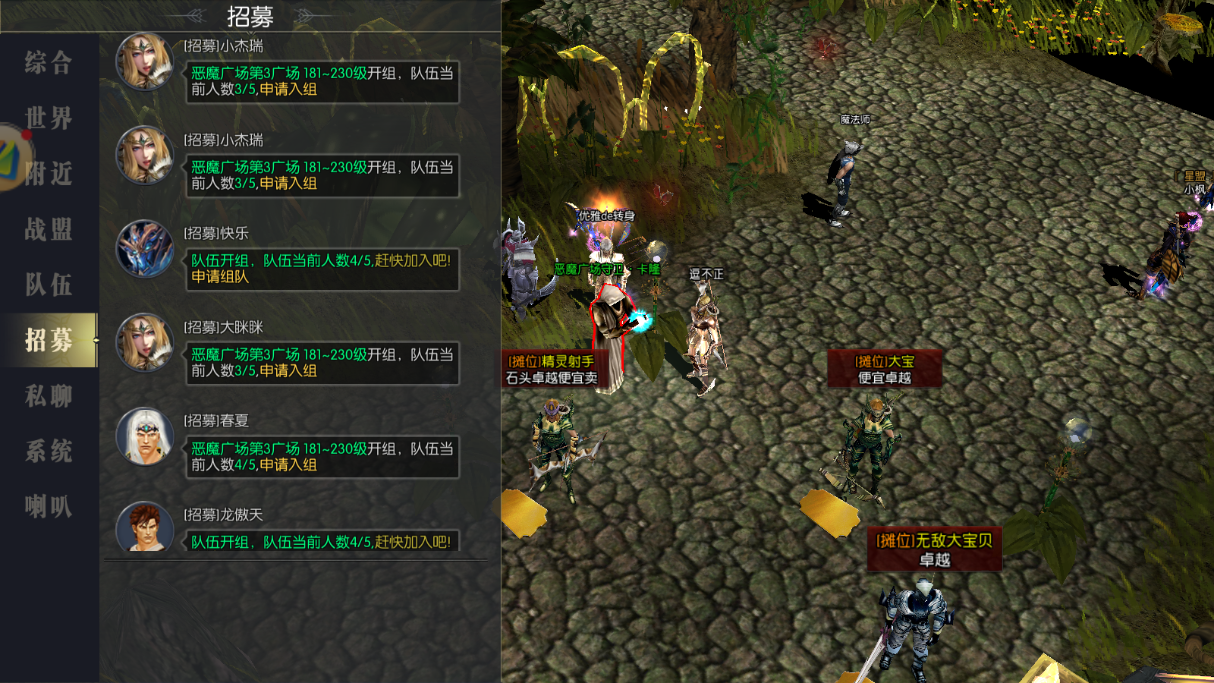
Task: Click 申请入组 in 春夏's message
Action: pyautogui.click(x=288, y=465)
